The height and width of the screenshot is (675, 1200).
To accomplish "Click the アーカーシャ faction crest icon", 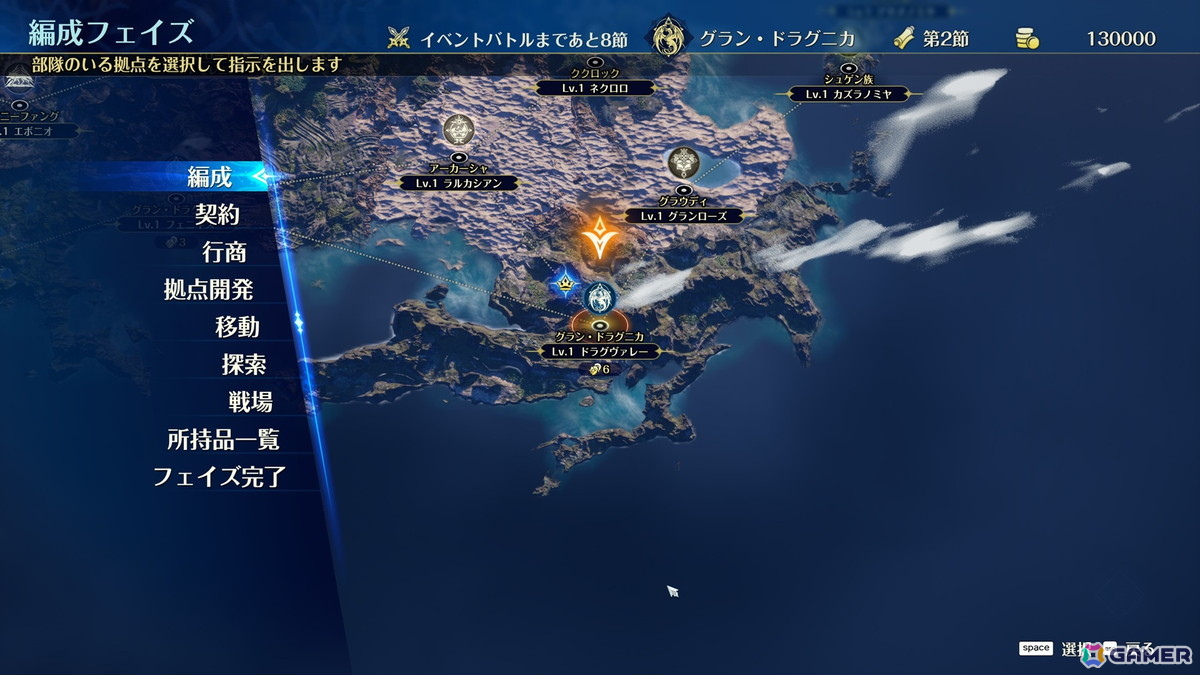I will point(459,129).
